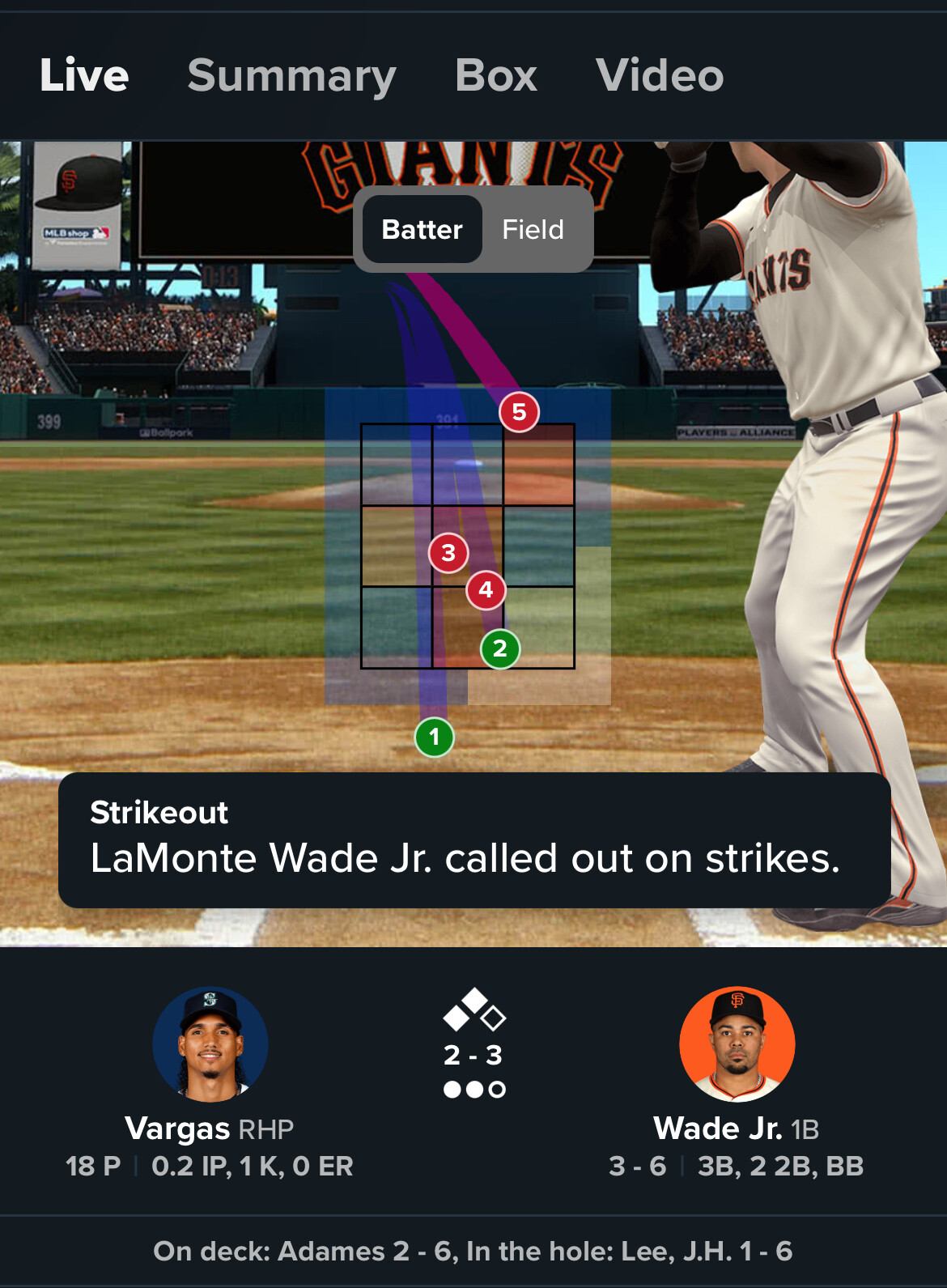This screenshot has width=947, height=1288.
Task: Switch to the Live tab
Action: pos(84,75)
